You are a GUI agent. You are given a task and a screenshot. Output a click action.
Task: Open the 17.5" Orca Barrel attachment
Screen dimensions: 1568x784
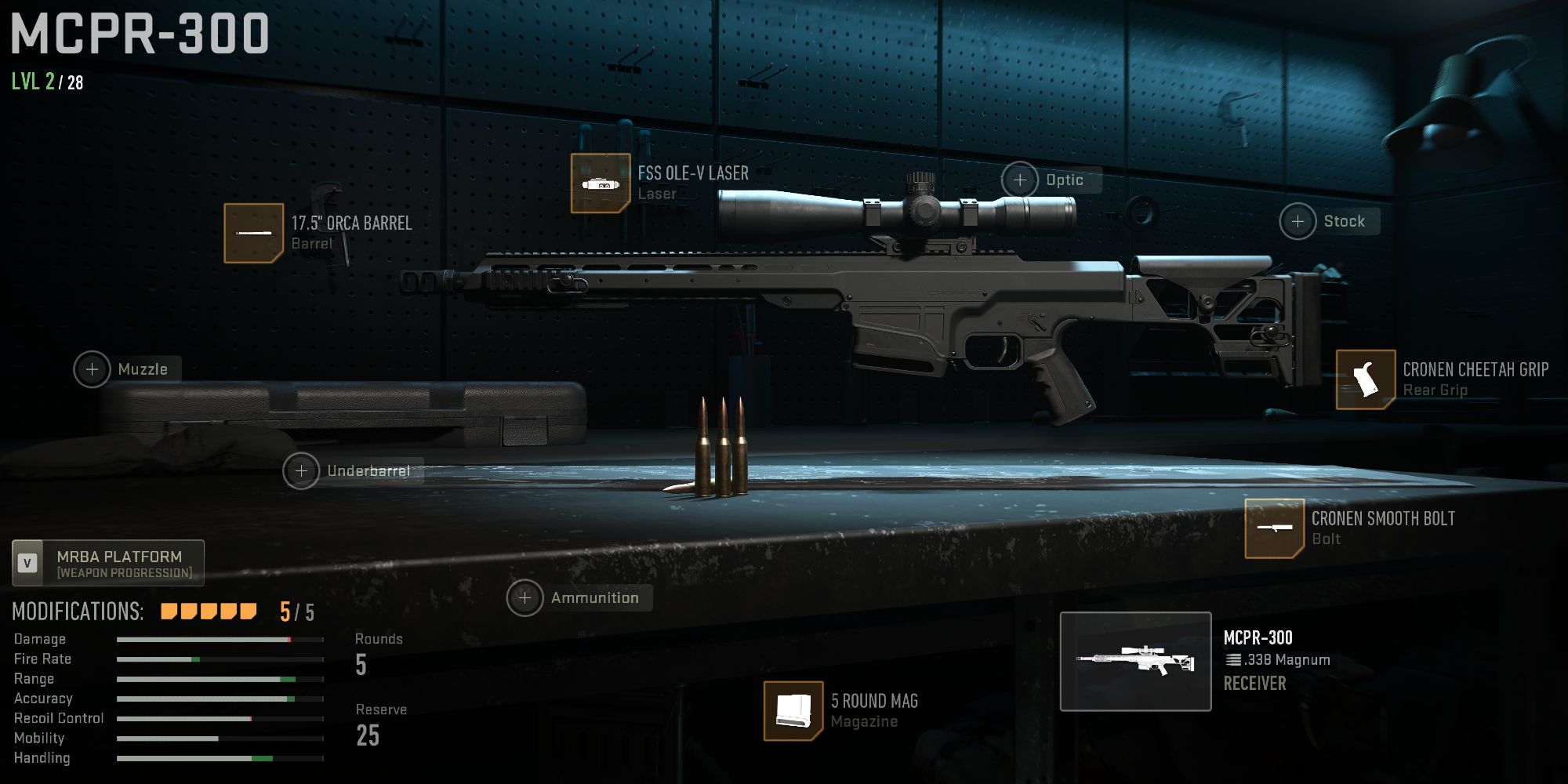point(252,233)
